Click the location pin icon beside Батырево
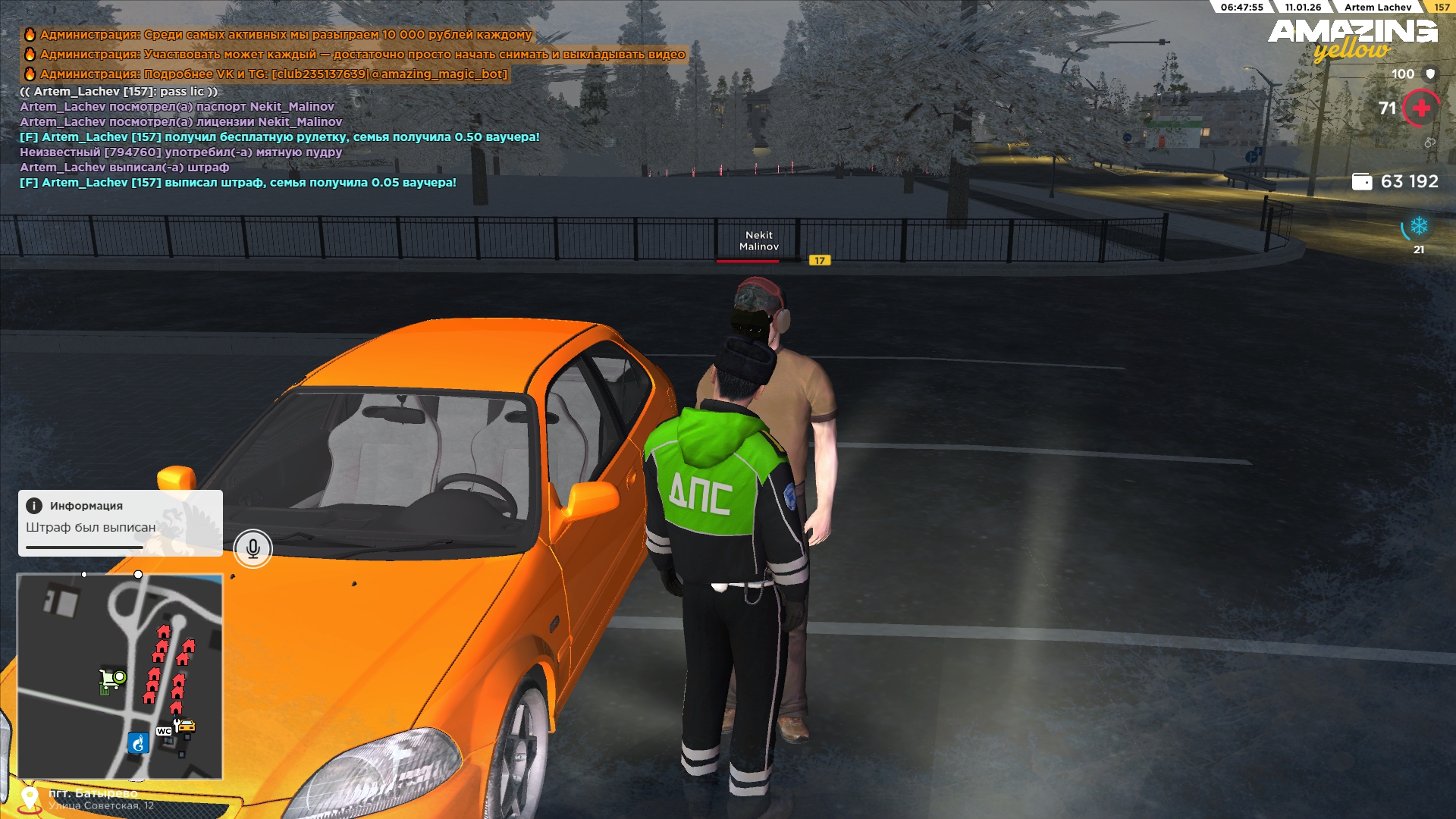Screen dimensions: 1456x819 click(x=30, y=799)
